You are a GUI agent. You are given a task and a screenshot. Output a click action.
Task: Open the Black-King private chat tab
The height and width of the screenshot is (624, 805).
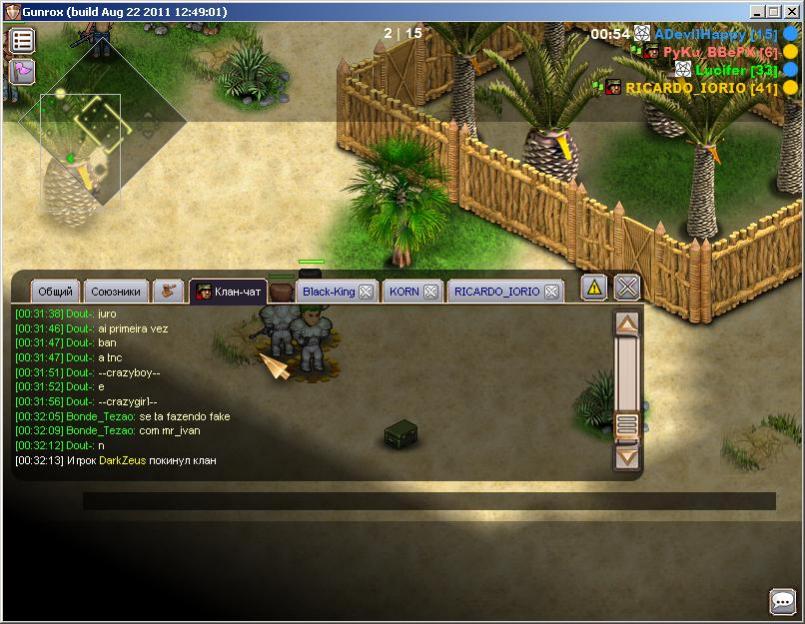coord(329,292)
